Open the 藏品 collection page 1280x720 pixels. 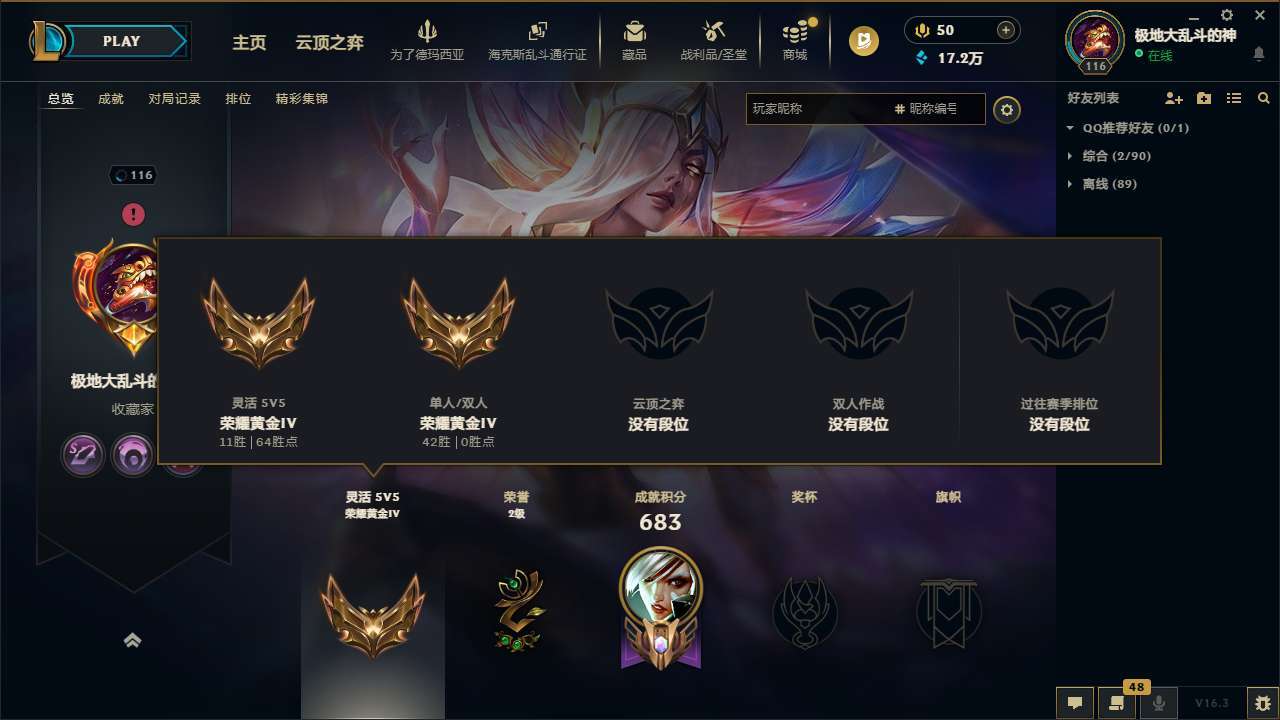(x=635, y=41)
